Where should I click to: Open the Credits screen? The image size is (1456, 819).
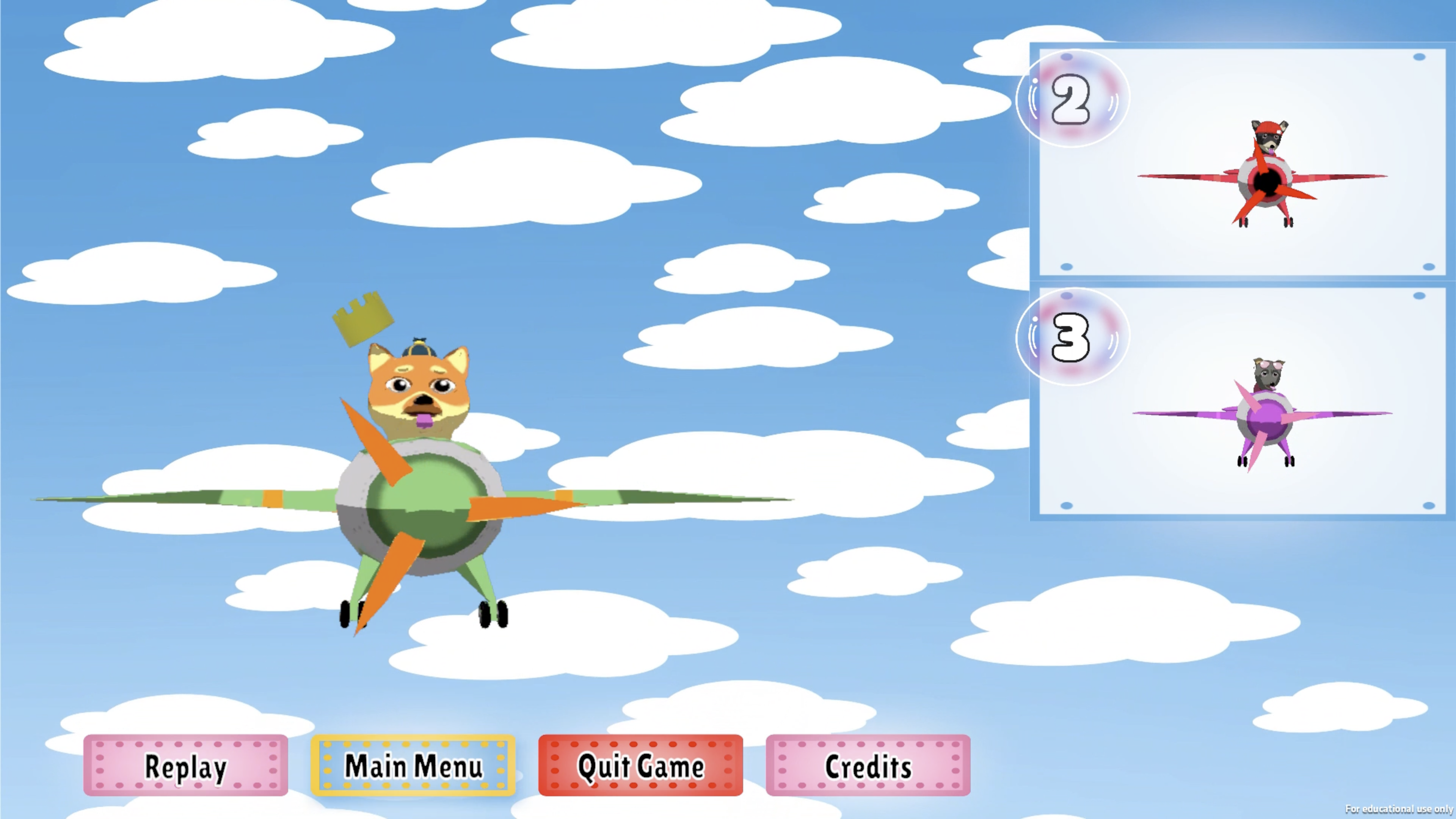click(x=868, y=766)
